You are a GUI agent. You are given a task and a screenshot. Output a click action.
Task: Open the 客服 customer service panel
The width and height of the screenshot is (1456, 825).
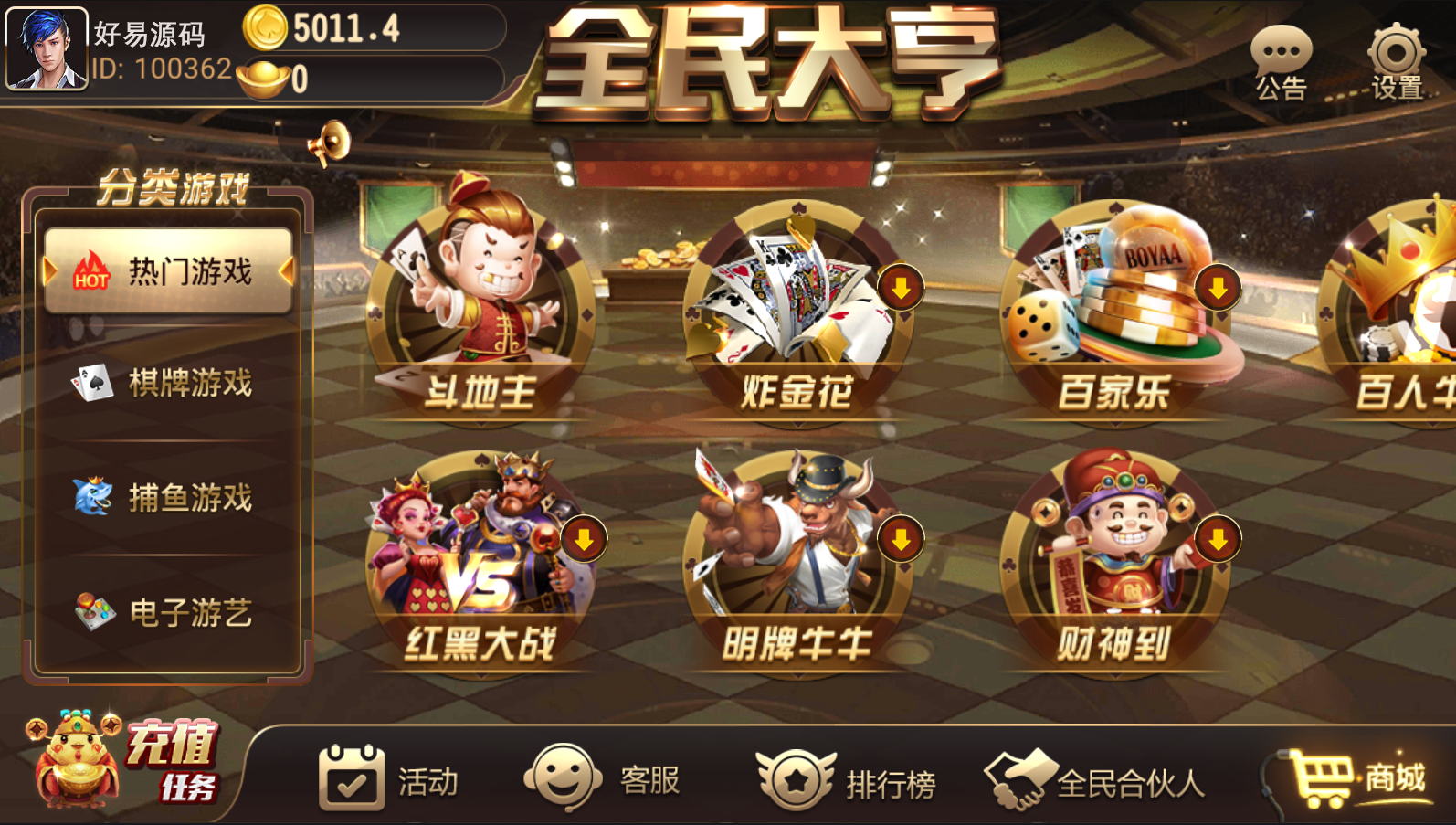click(x=603, y=777)
